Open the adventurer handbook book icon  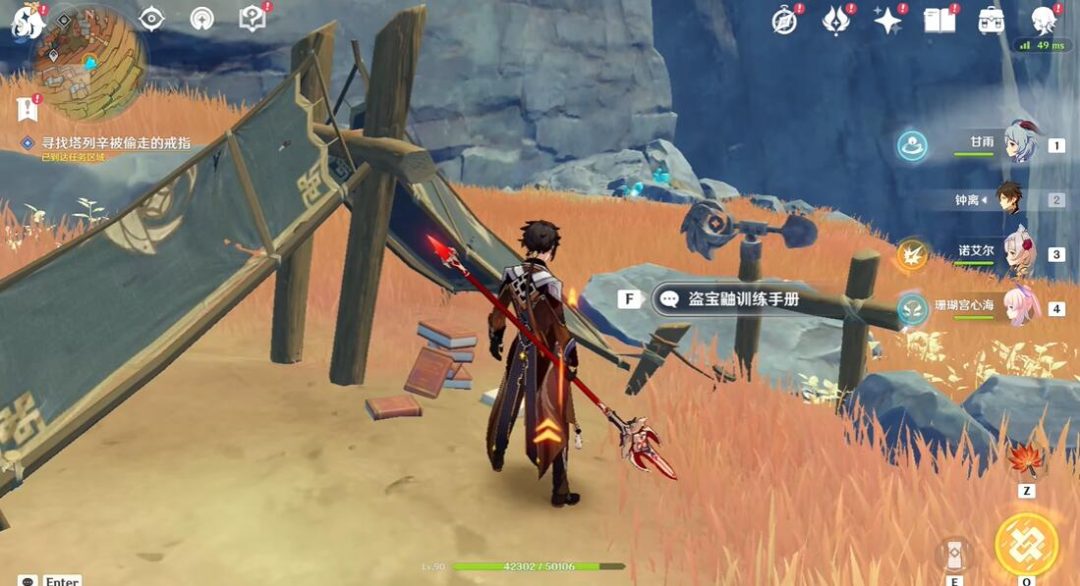(x=939, y=20)
